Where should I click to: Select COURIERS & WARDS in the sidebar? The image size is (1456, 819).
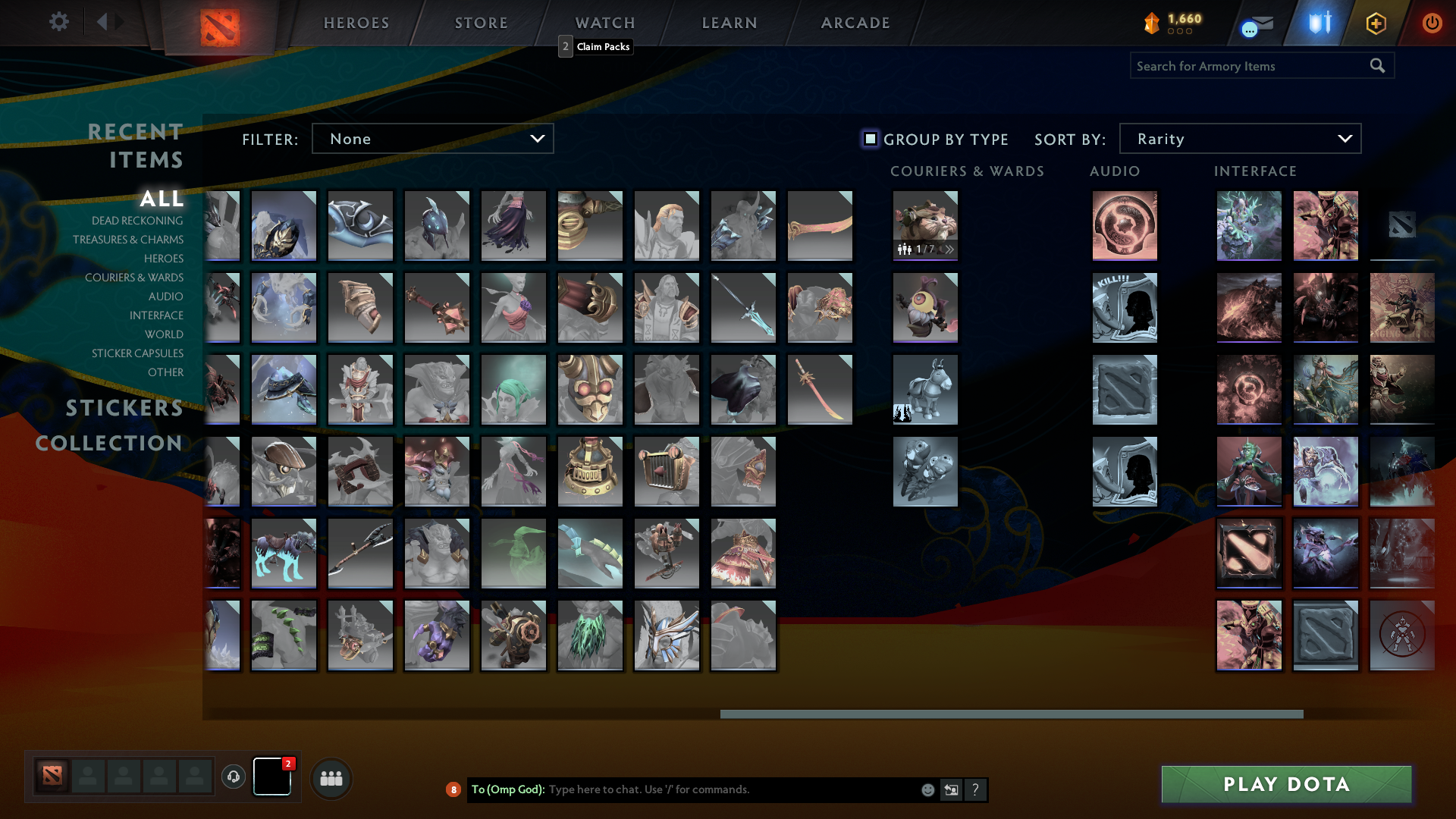click(x=133, y=278)
